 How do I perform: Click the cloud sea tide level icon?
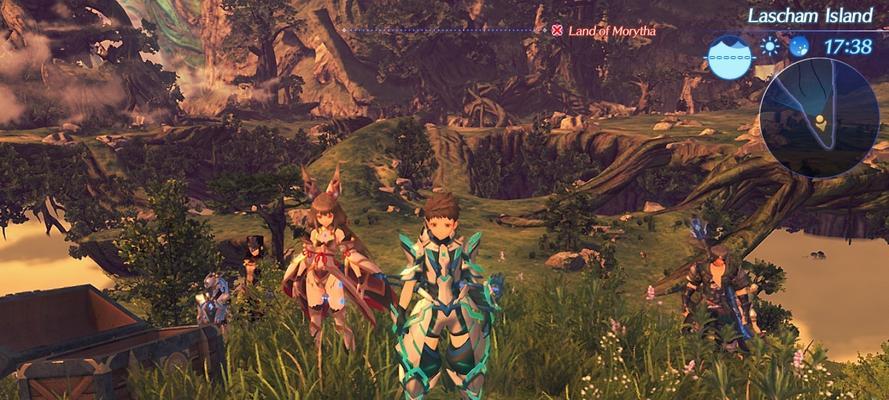[729, 57]
